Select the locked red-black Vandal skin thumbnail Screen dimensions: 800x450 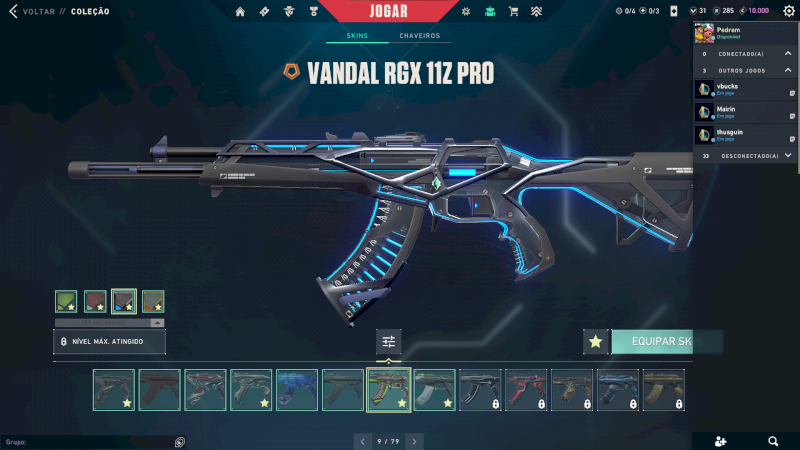tap(526, 390)
